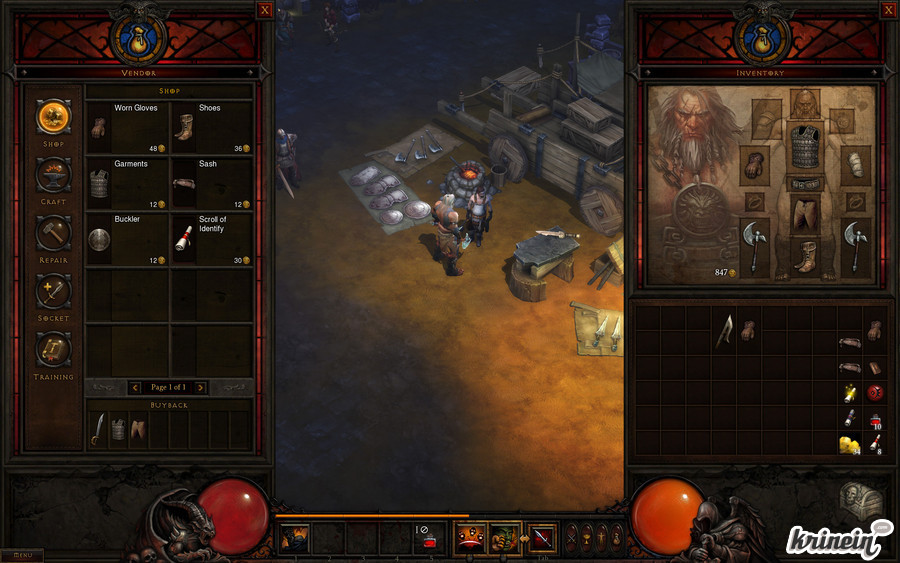This screenshot has height=563, width=900.
Task: Buy the Worn Gloves
Action: point(127,127)
